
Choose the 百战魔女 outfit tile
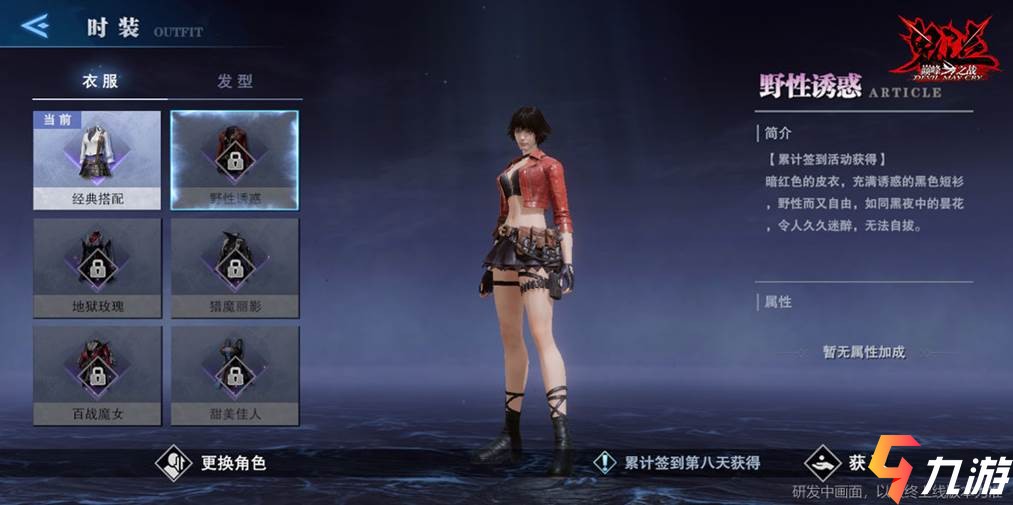[x=97, y=374]
